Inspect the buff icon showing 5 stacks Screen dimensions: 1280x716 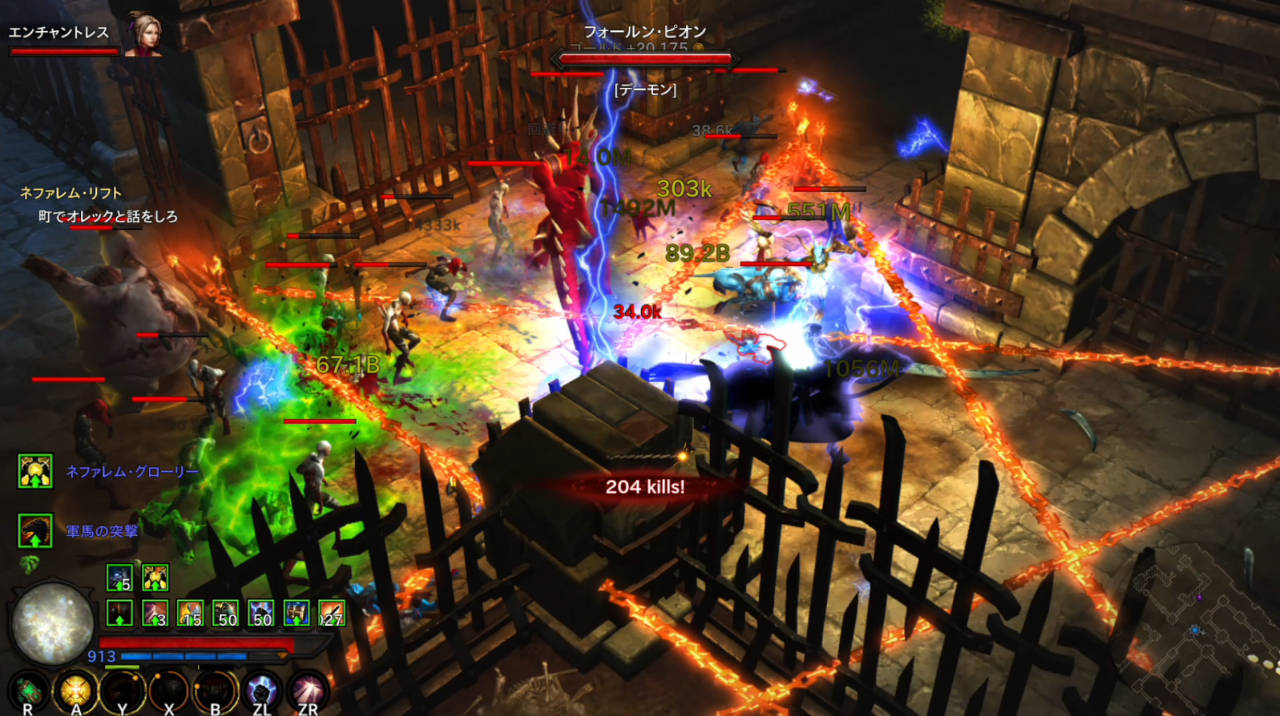coord(120,577)
